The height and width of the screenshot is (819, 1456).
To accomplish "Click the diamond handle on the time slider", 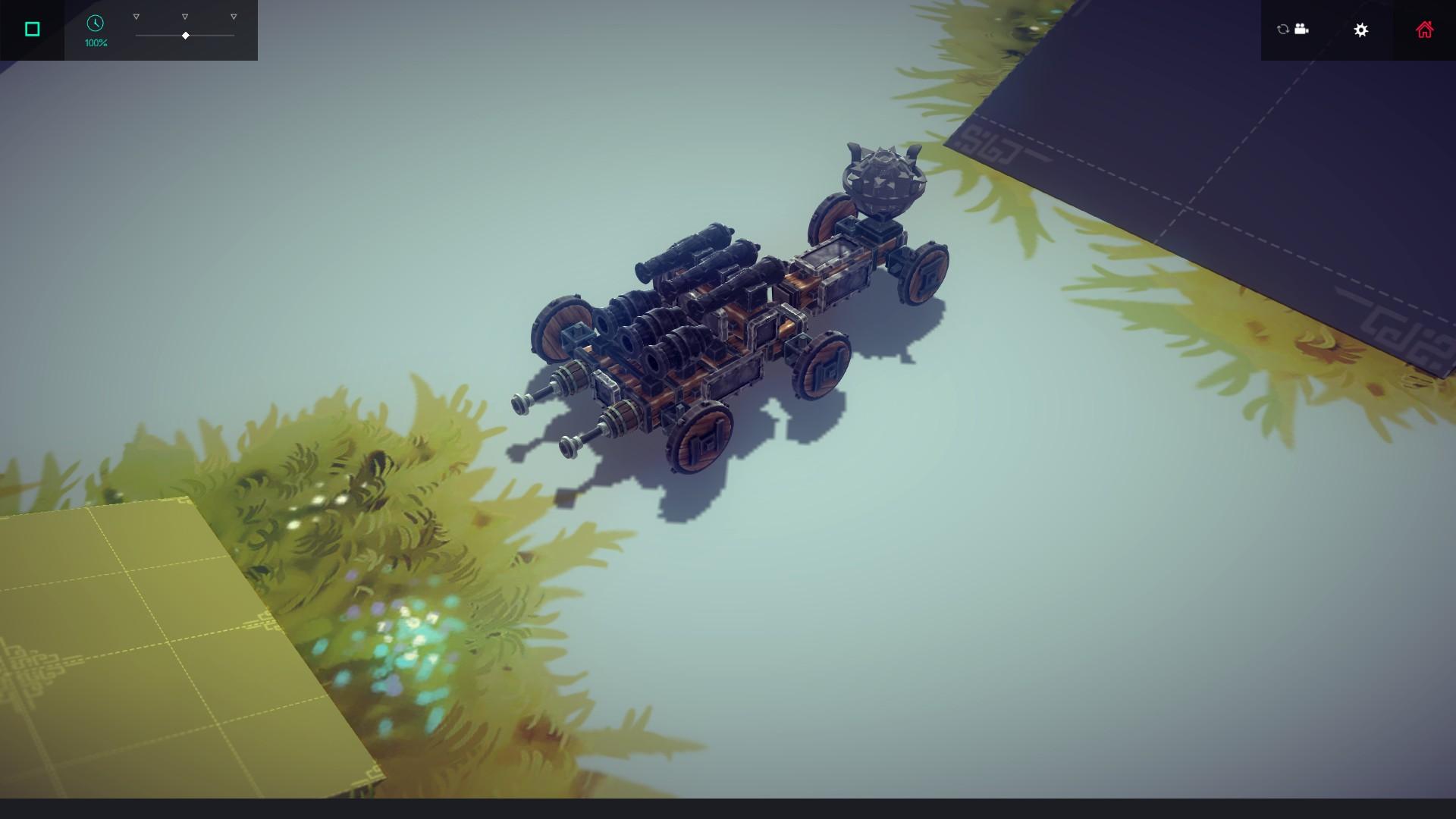I will coord(184,34).
